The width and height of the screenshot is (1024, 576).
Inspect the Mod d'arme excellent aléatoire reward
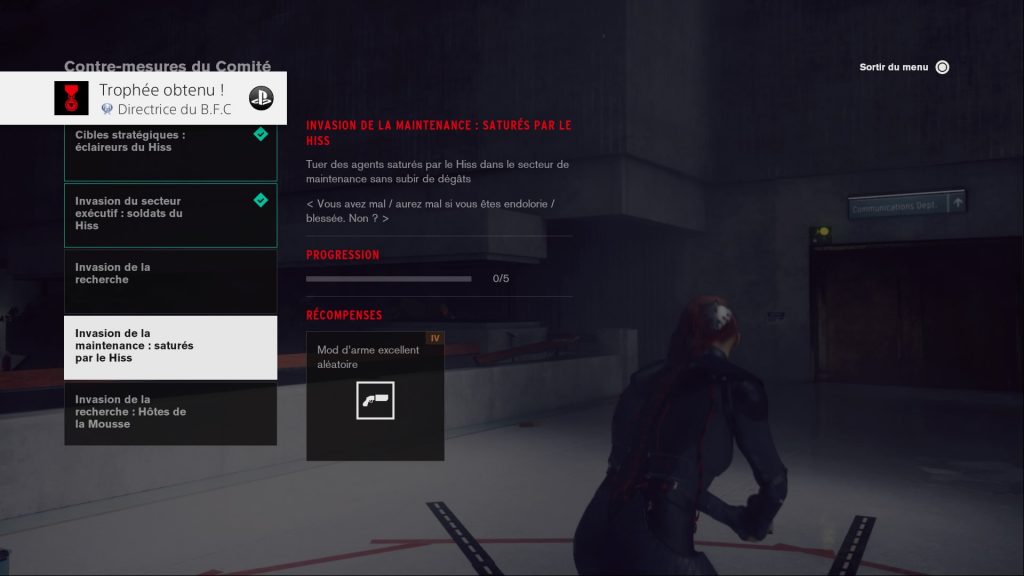(x=375, y=396)
